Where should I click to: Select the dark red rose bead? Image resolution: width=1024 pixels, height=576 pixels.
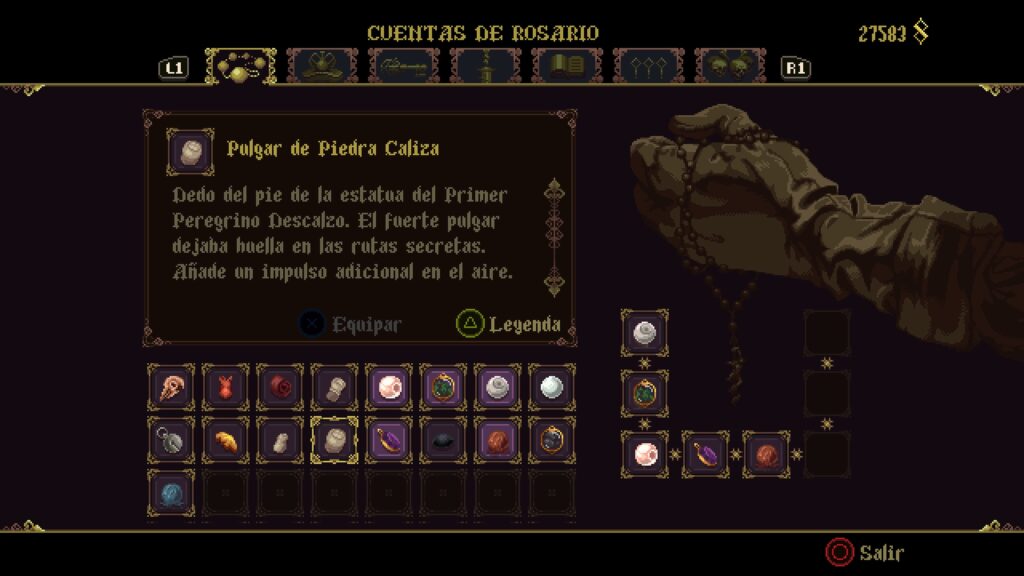pos(279,387)
